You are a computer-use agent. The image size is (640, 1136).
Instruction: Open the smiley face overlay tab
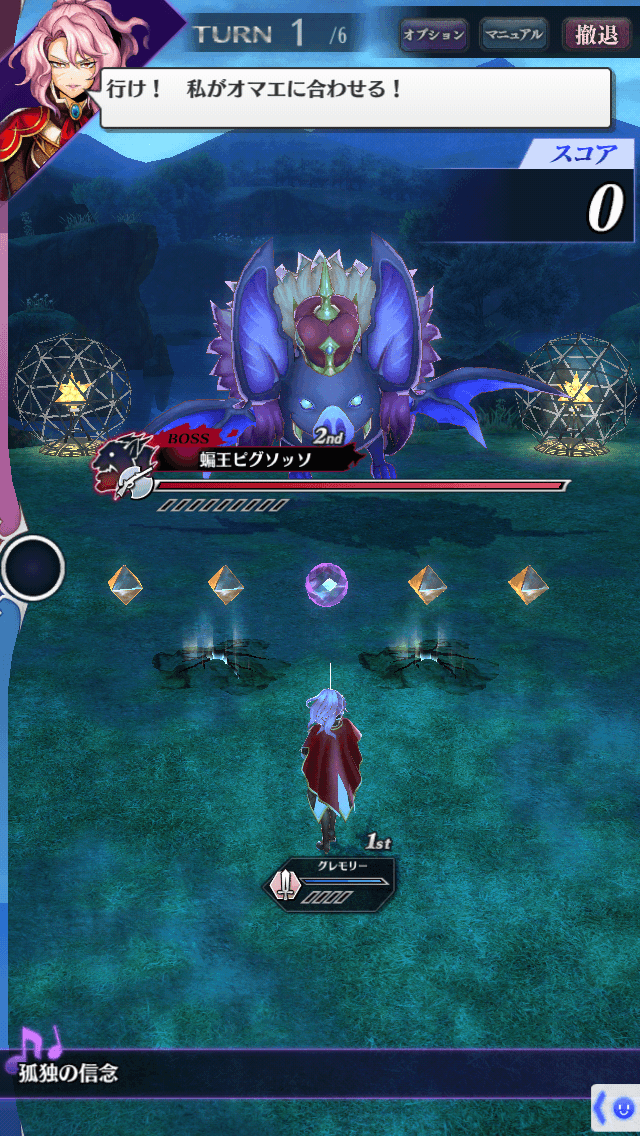coord(617,1108)
